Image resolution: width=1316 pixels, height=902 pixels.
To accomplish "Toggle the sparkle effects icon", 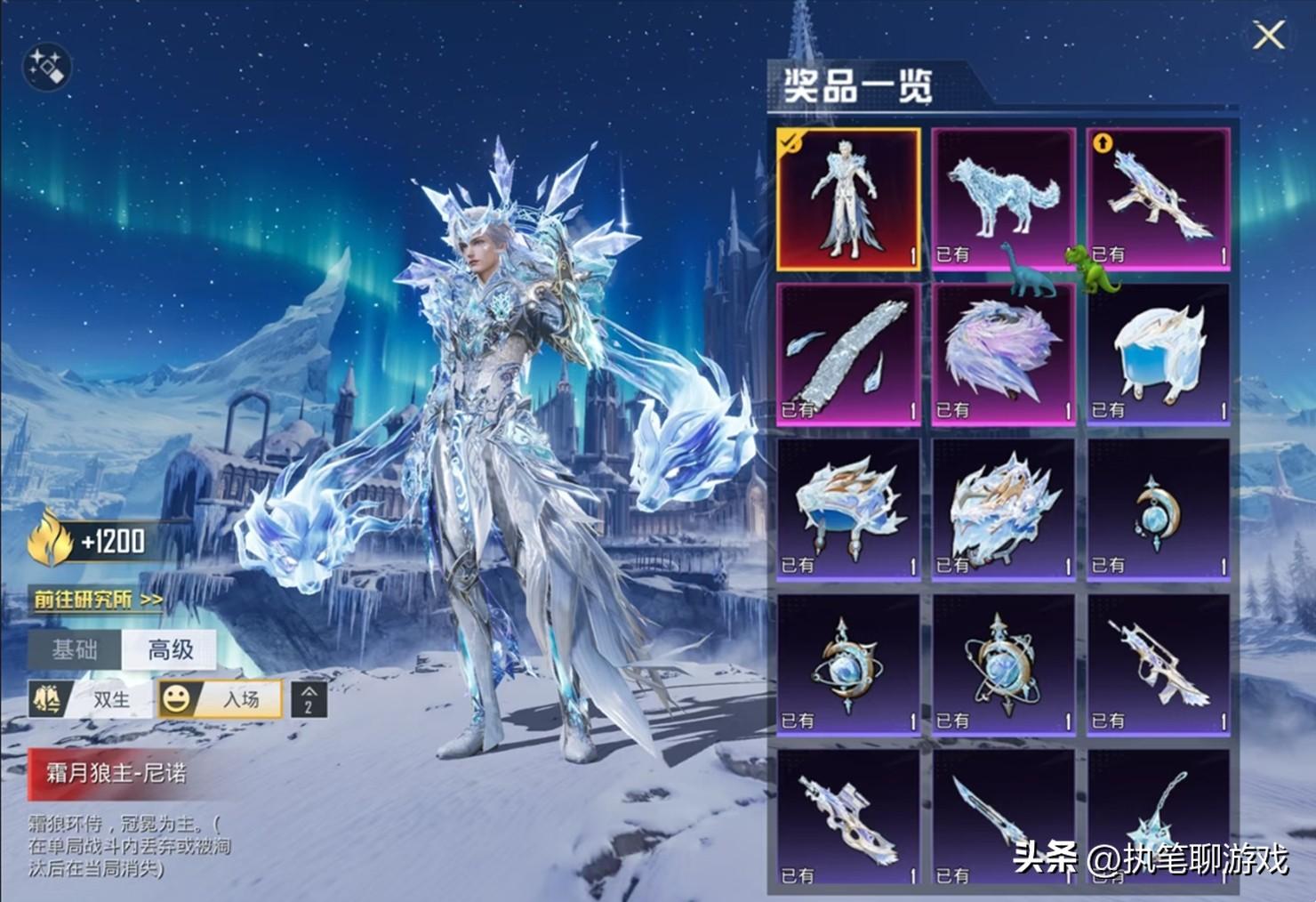I will [45, 67].
